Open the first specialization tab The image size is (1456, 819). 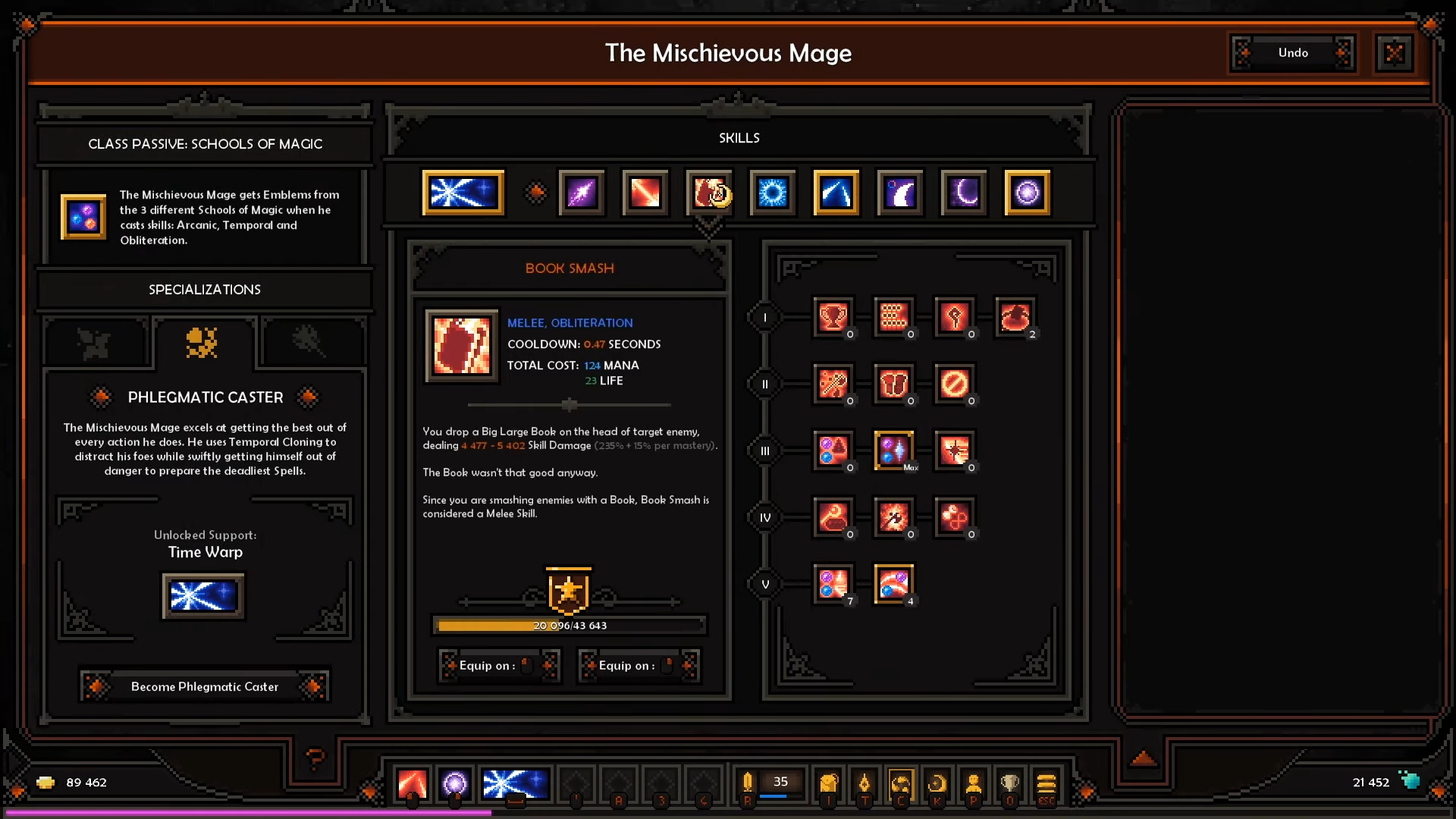(x=94, y=343)
